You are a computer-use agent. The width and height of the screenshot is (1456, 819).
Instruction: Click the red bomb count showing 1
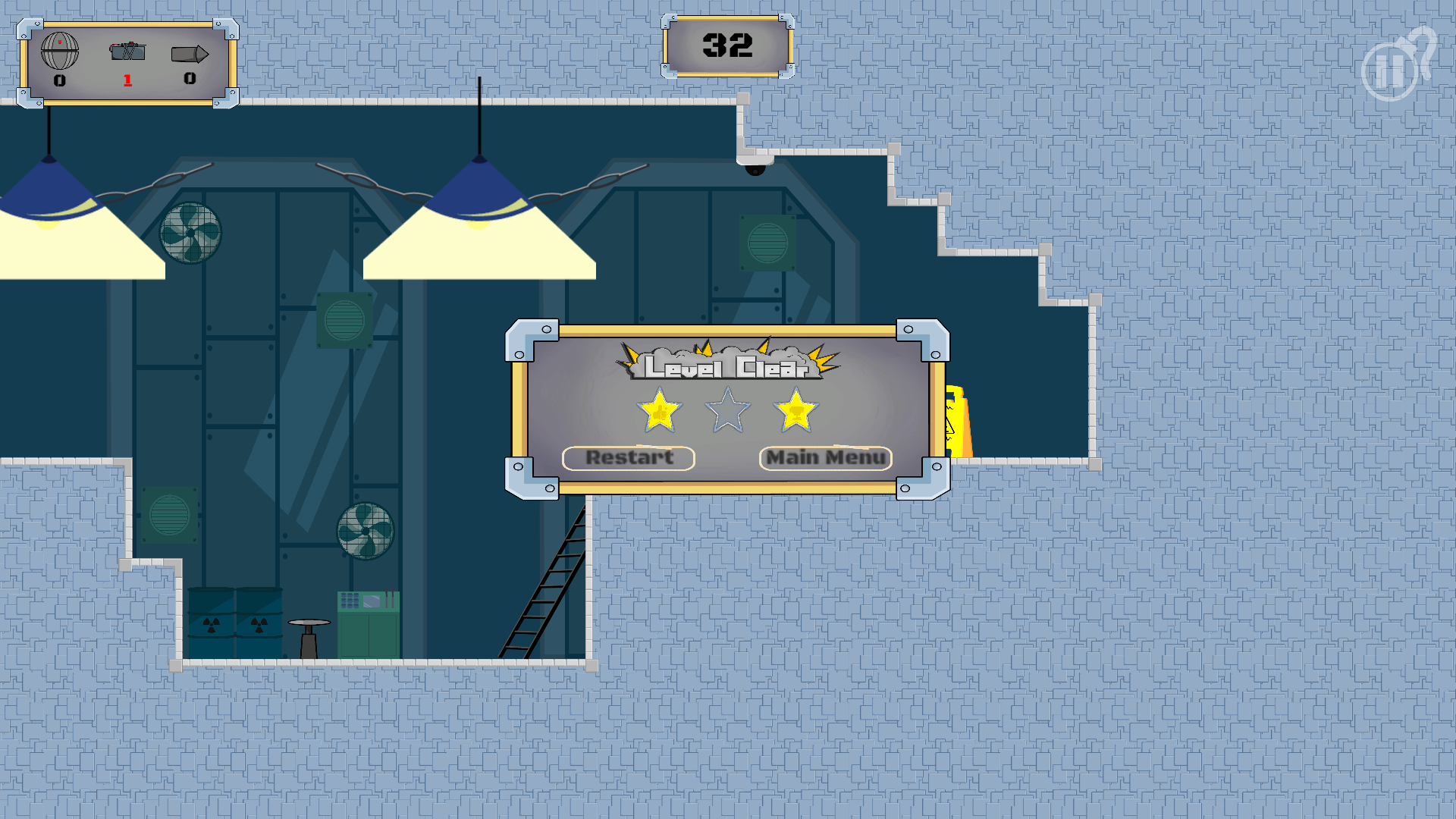point(127,79)
